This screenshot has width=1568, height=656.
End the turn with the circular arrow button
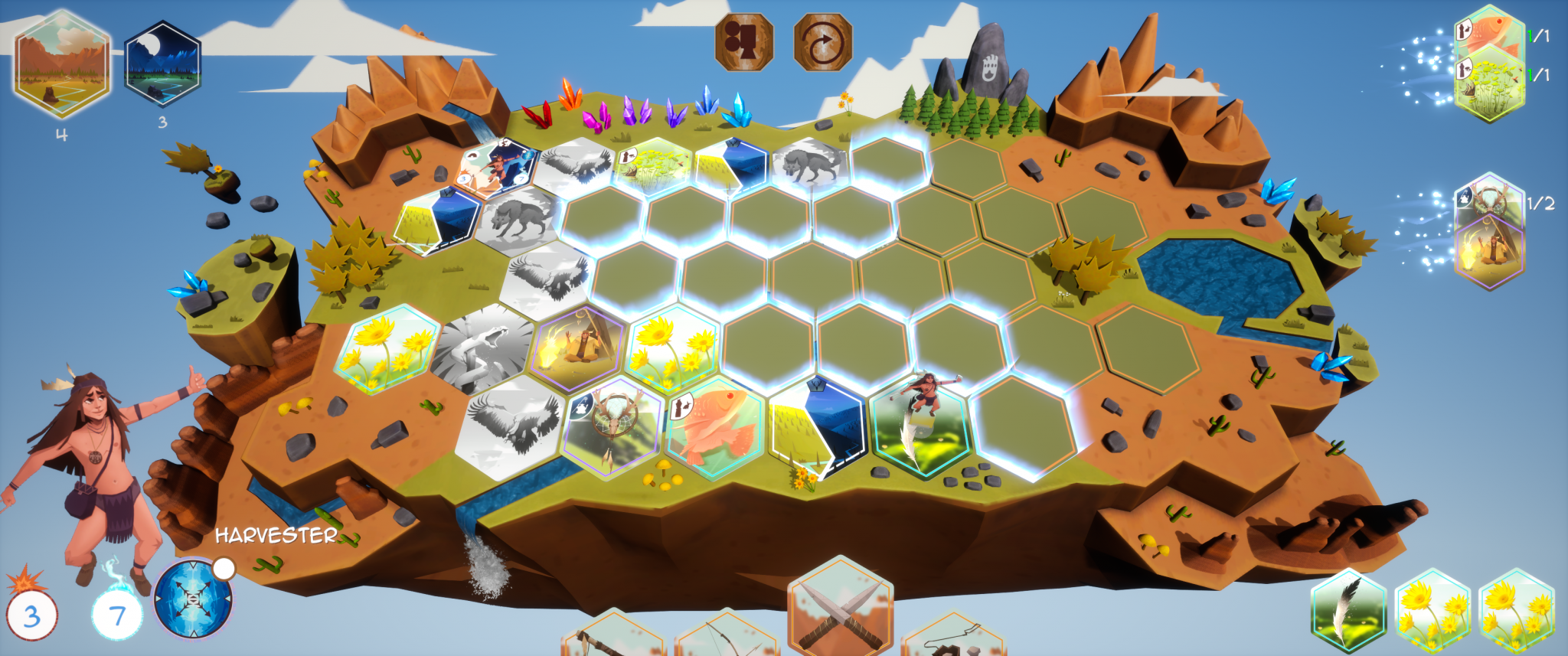click(x=822, y=42)
